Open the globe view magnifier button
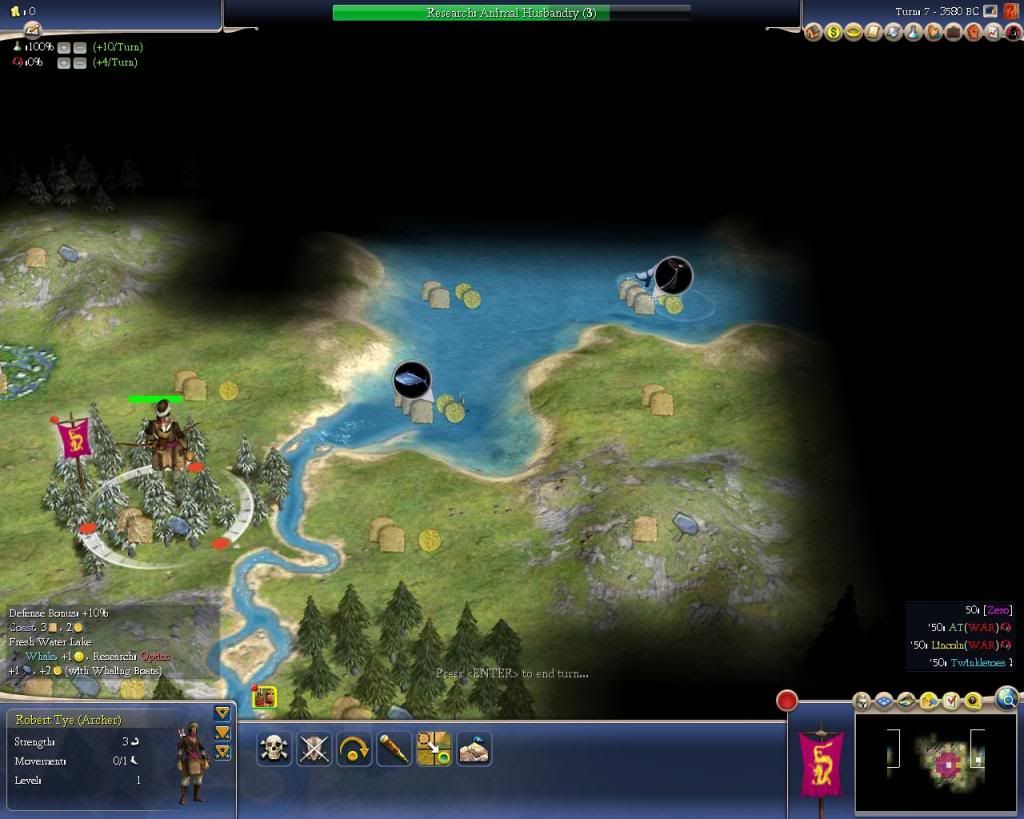The width and height of the screenshot is (1024, 819). (1007, 698)
